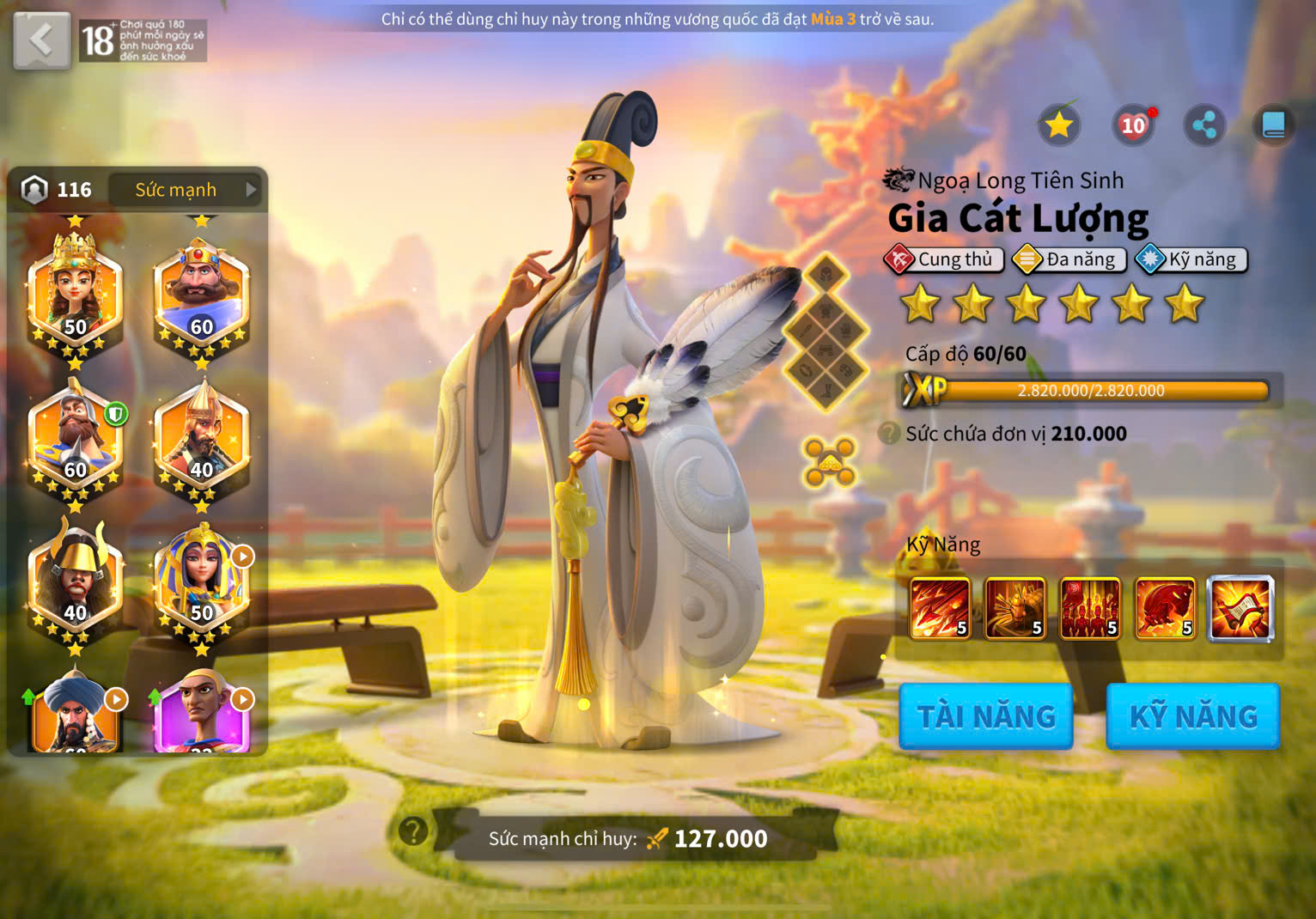The width and height of the screenshot is (1316, 919).
Task: Open the blue book icon
Action: click(1273, 125)
